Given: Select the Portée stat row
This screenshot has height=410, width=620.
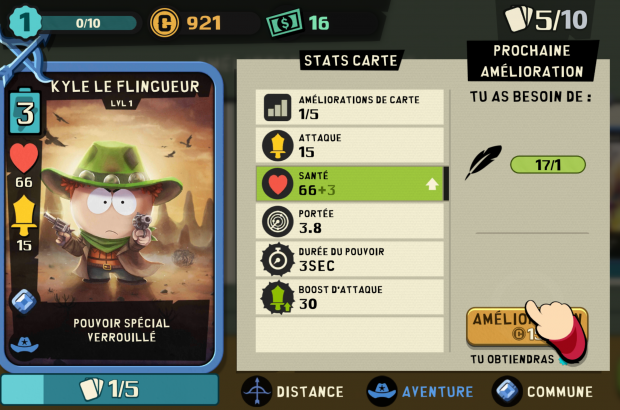Looking at the screenshot, I should coord(350,221).
